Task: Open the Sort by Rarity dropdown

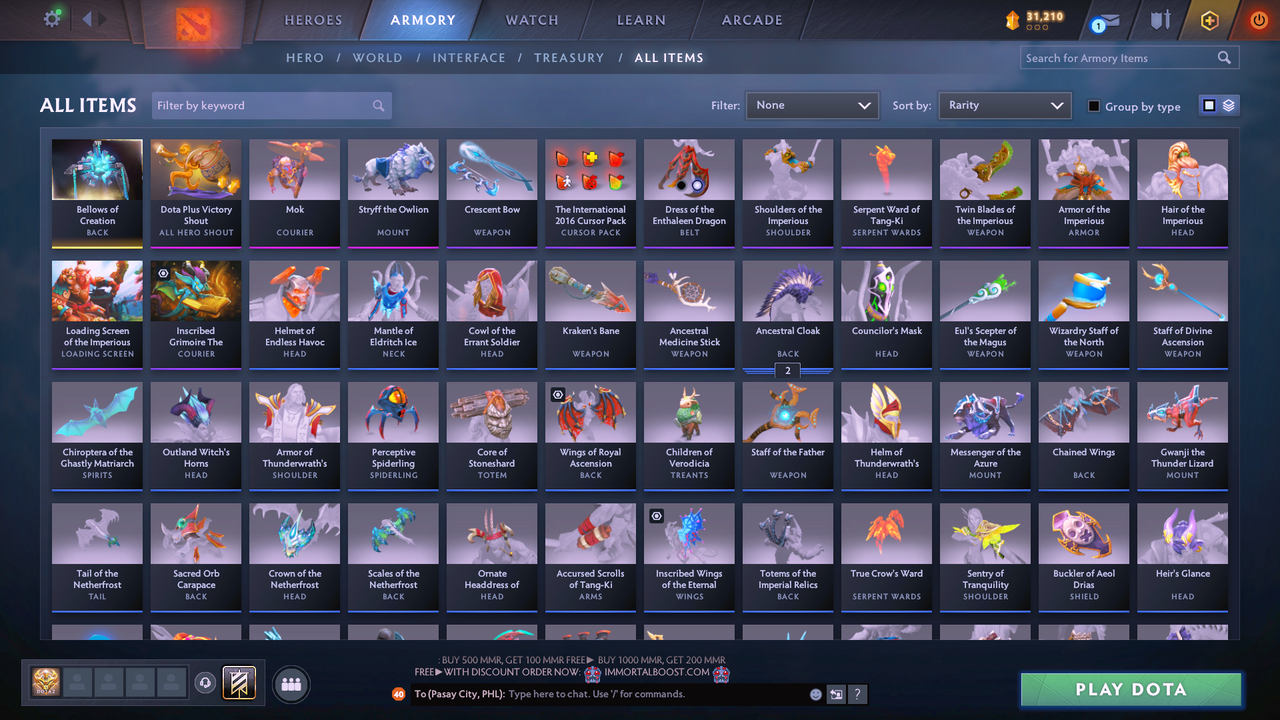Action: point(1004,105)
